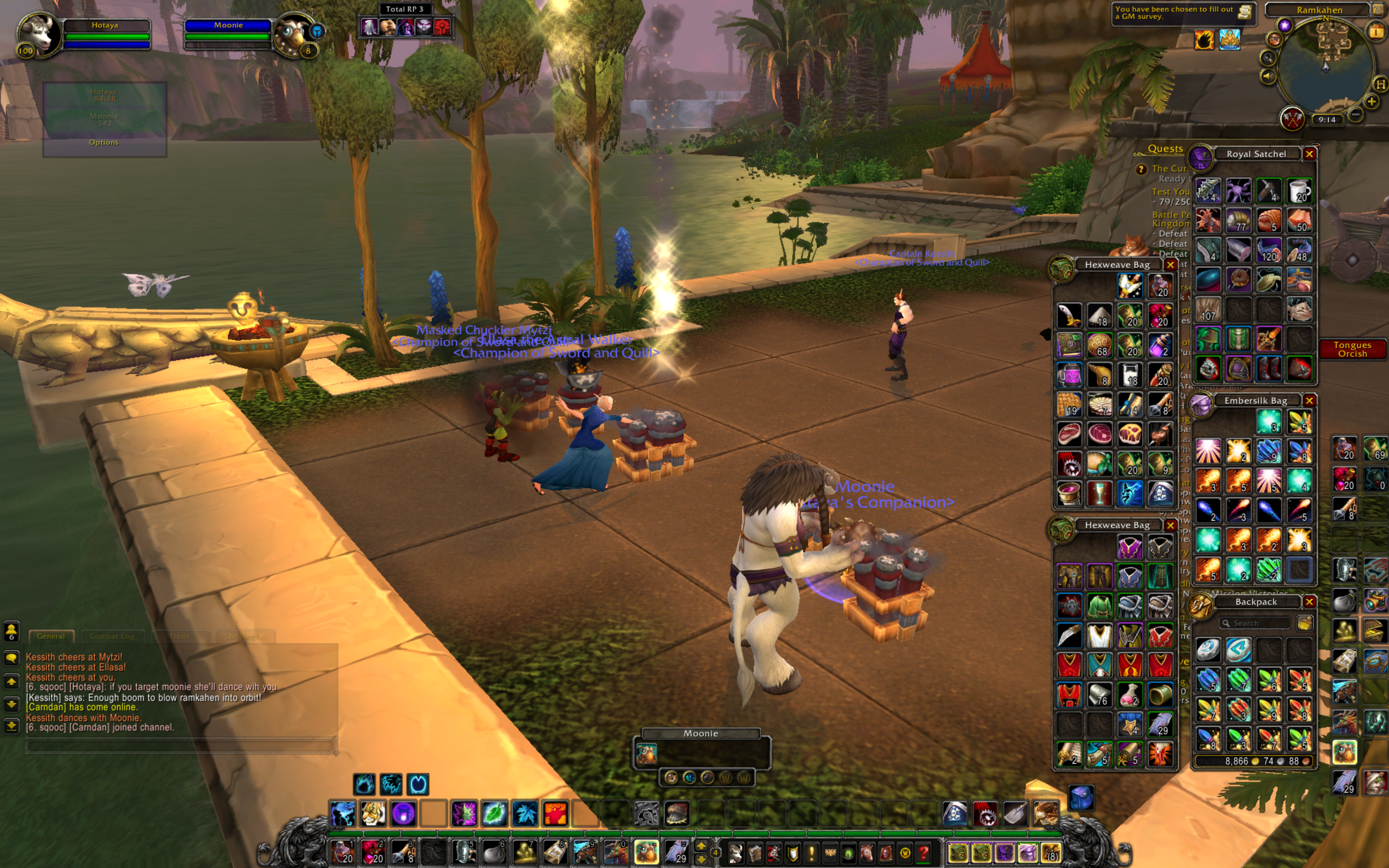Click Moonie's pet portrait frame
1389x868 pixels.
click(293, 33)
